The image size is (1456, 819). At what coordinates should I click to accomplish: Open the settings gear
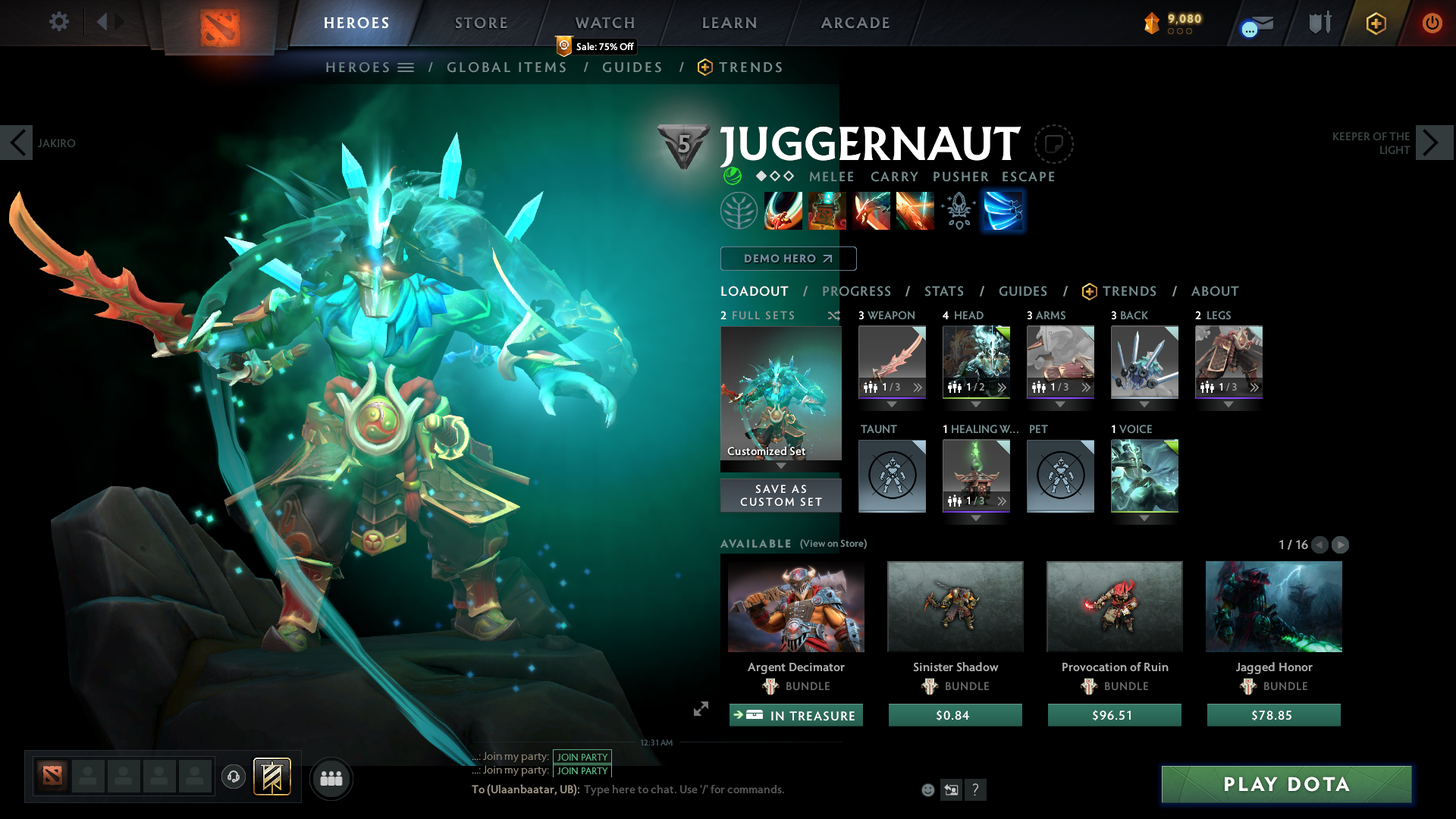(58, 22)
